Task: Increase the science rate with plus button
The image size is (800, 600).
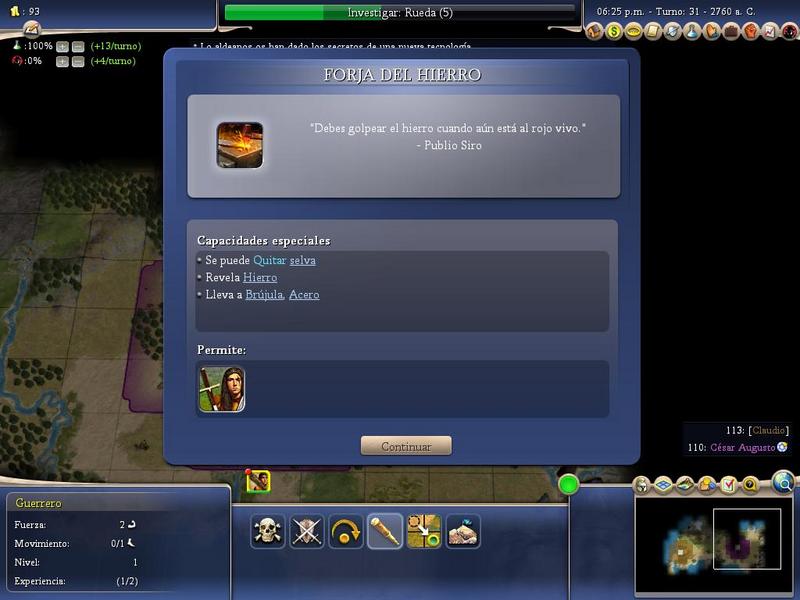Action: (62, 46)
